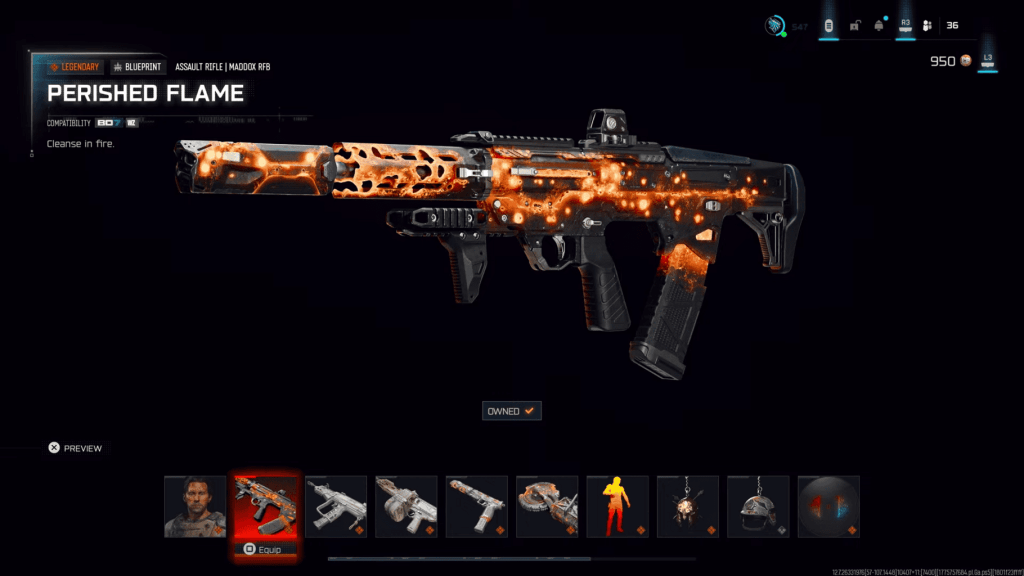Preview the Perished Flame weapon
The image size is (1024, 576).
point(76,448)
